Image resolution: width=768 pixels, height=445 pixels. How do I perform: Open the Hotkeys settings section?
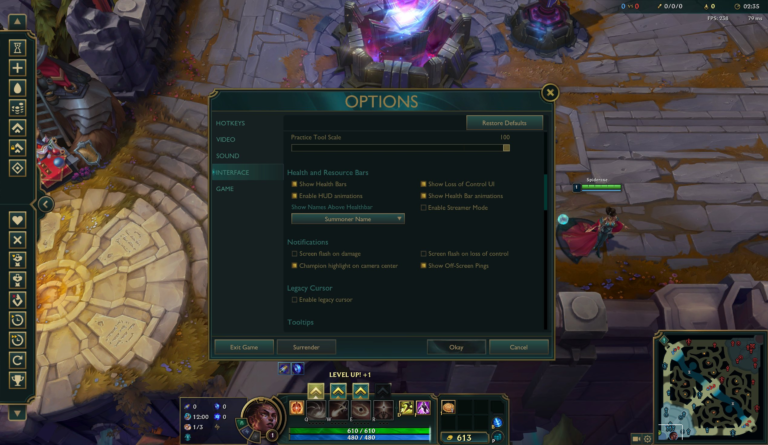(x=231, y=123)
